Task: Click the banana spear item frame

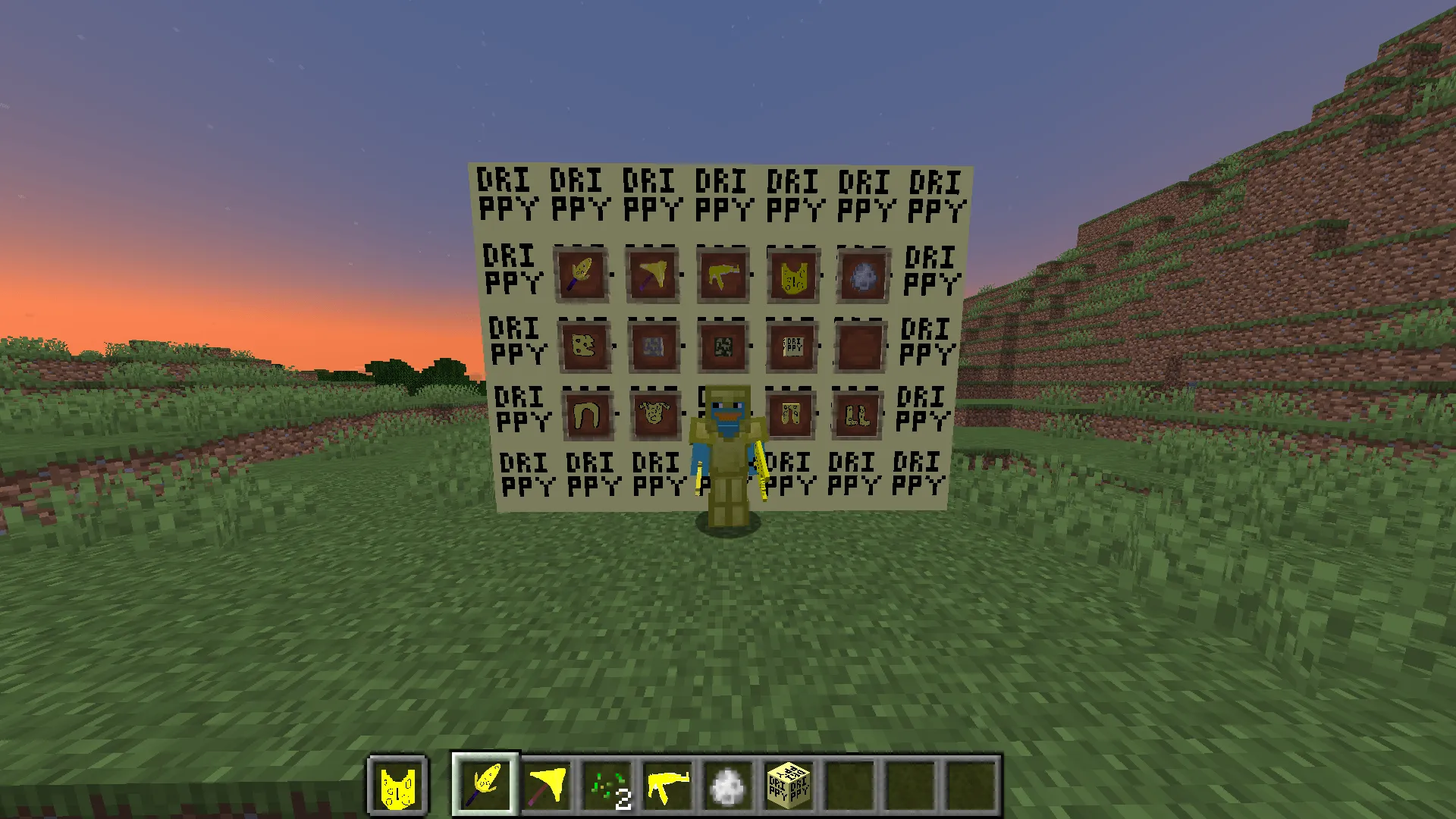Action: coord(582,275)
